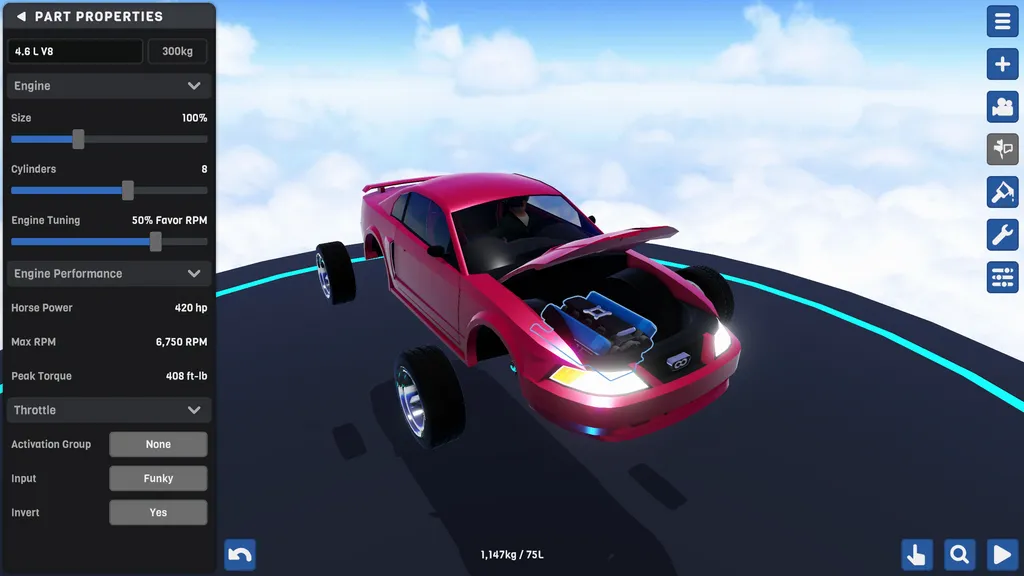Undo the last action
Image resolution: width=1024 pixels, height=576 pixels.
point(240,554)
